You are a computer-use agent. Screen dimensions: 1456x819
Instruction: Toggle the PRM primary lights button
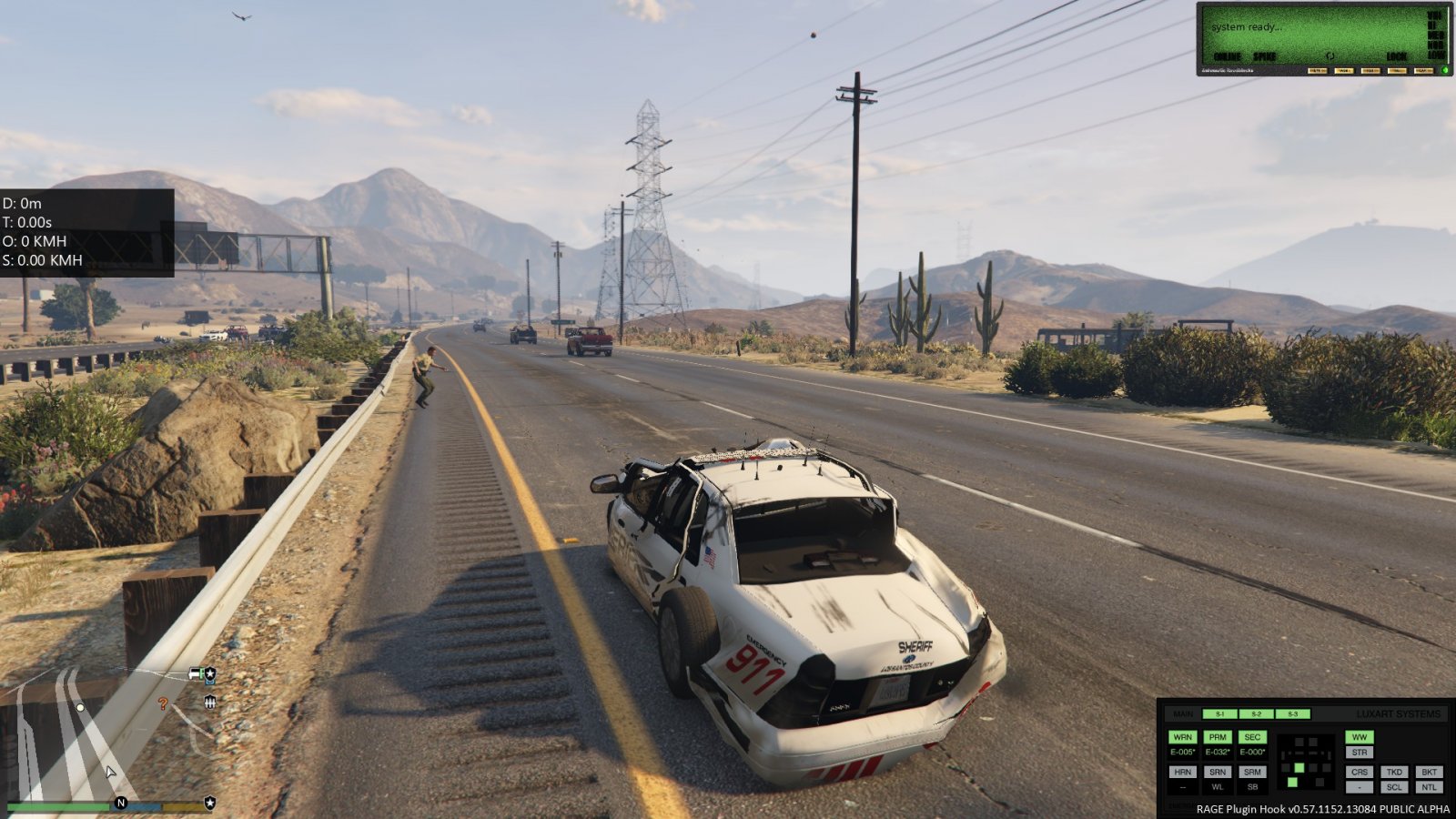tap(1217, 737)
